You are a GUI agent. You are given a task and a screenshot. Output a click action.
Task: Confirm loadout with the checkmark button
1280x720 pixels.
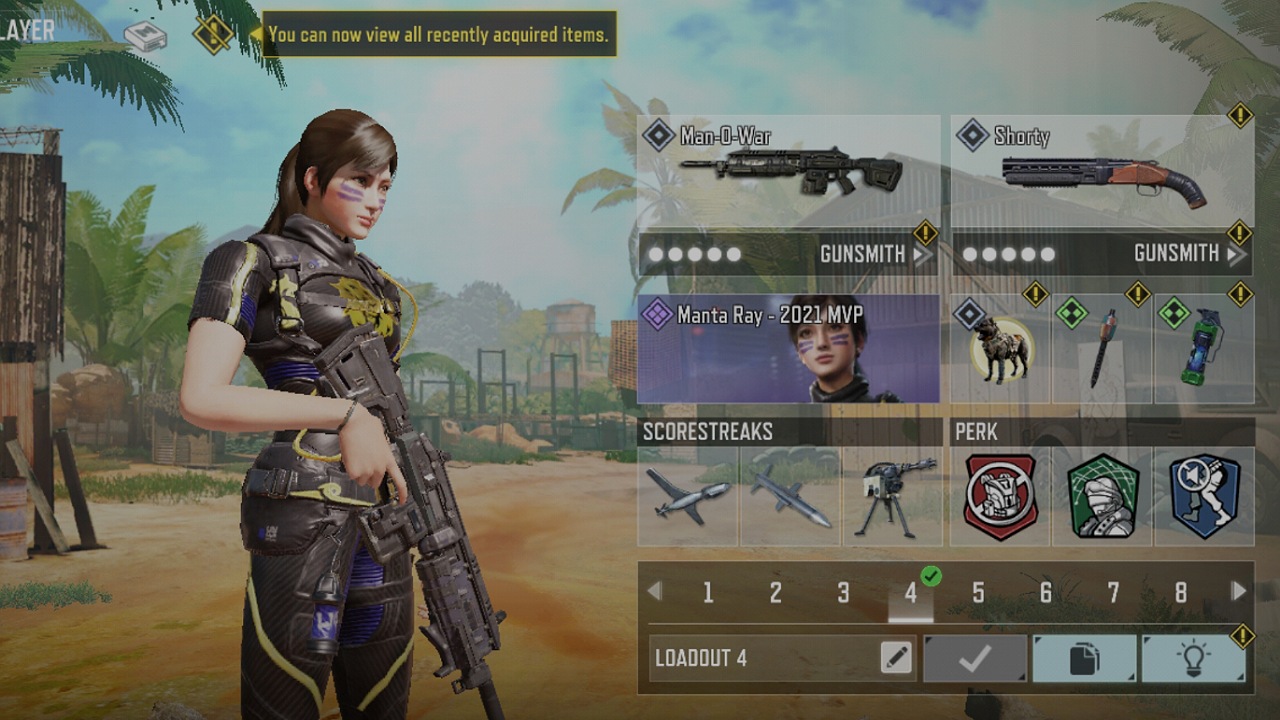975,658
